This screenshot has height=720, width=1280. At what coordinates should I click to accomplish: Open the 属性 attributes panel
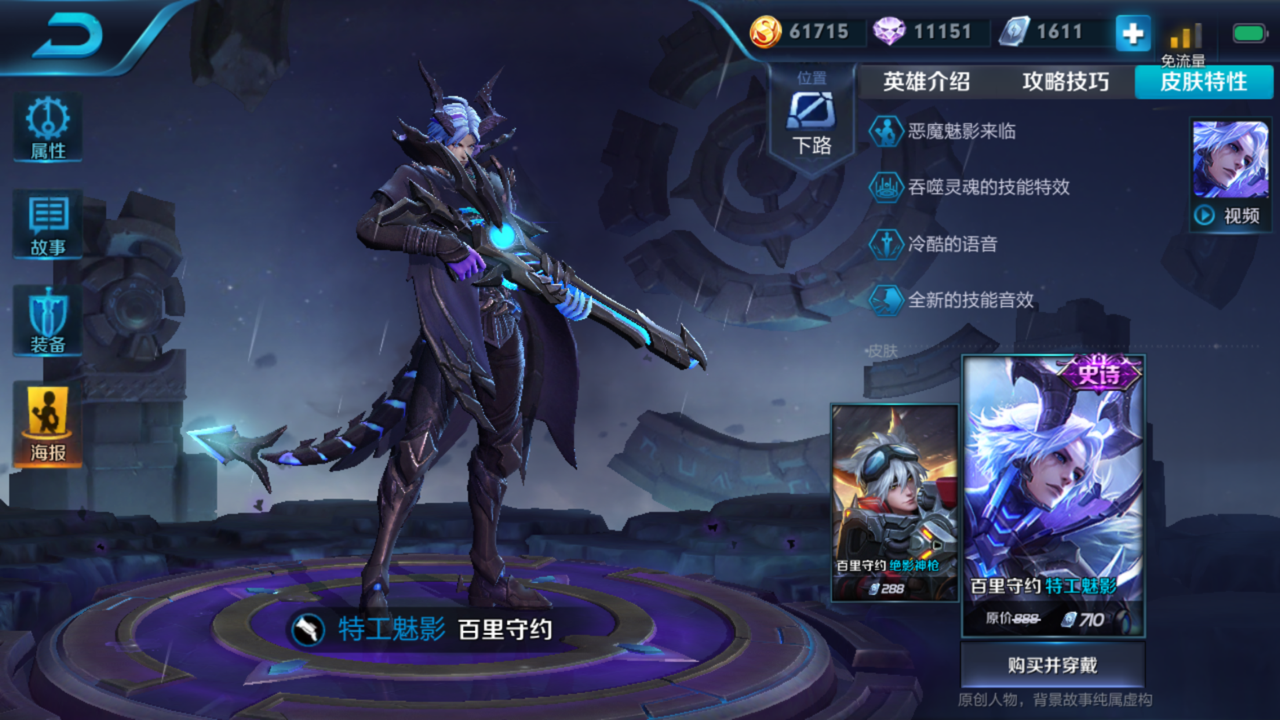(x=47, y=128)
